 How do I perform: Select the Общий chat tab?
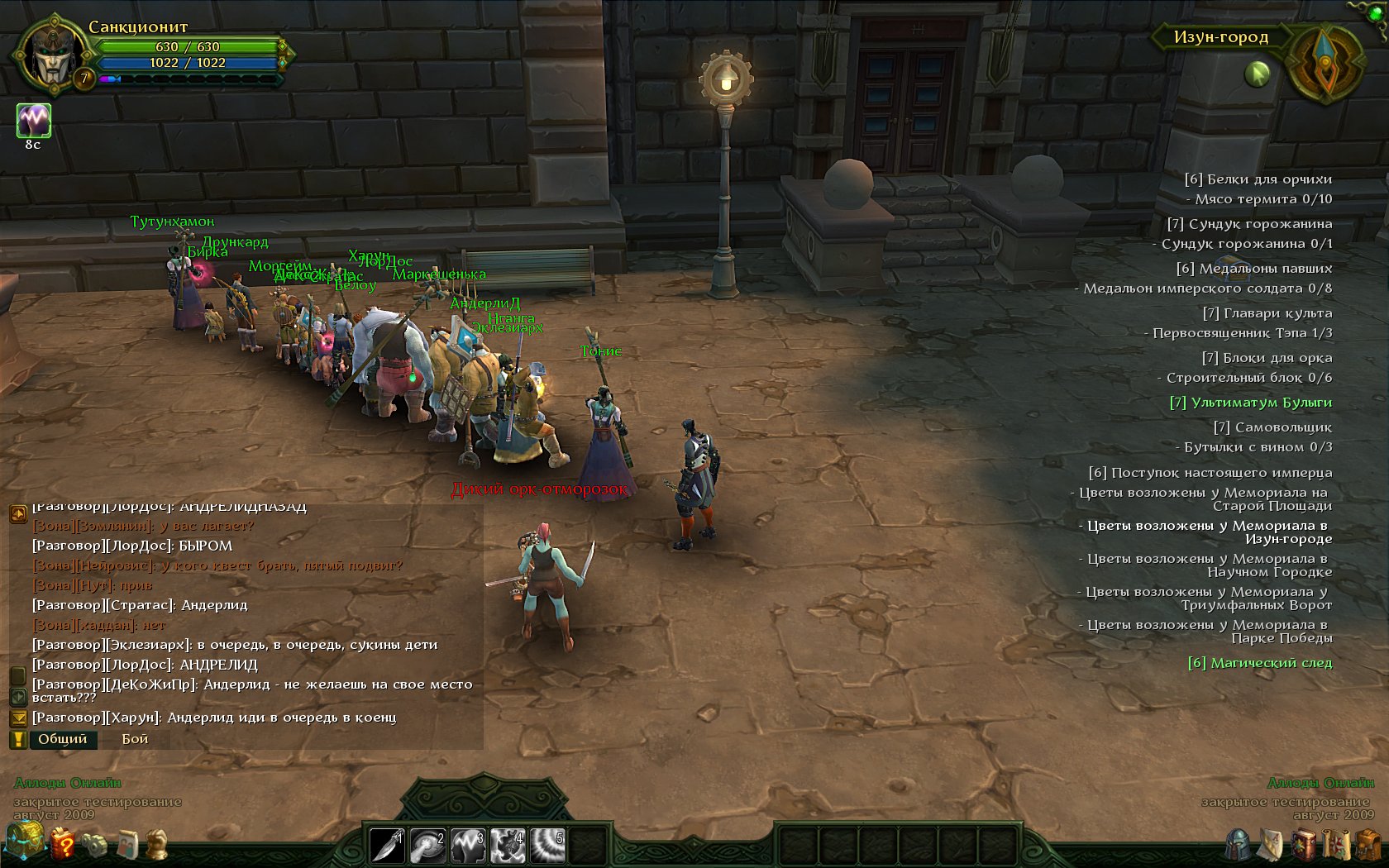click(x=63, y=739)
